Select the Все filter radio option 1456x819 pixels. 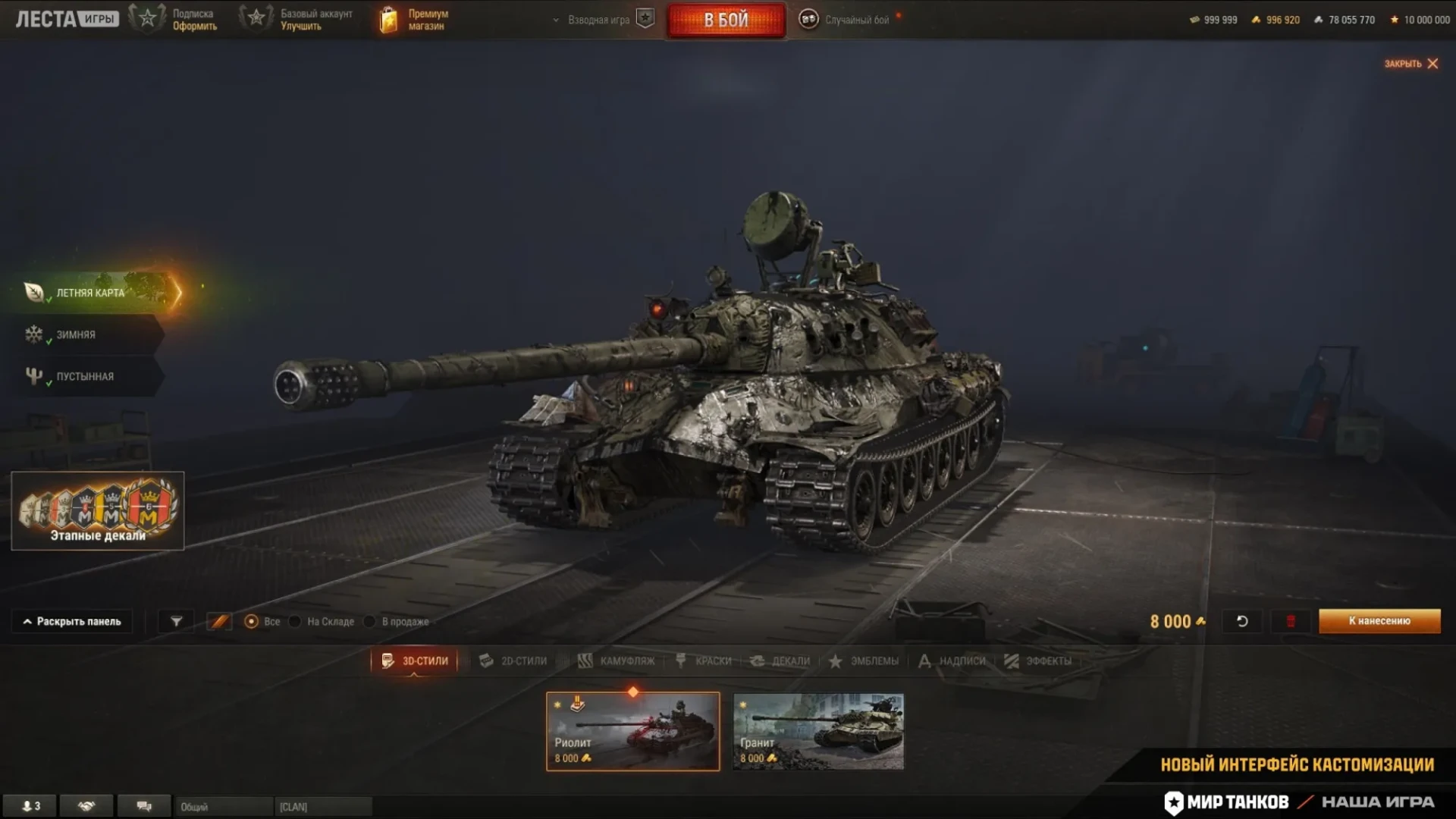[x=252, y=622]
